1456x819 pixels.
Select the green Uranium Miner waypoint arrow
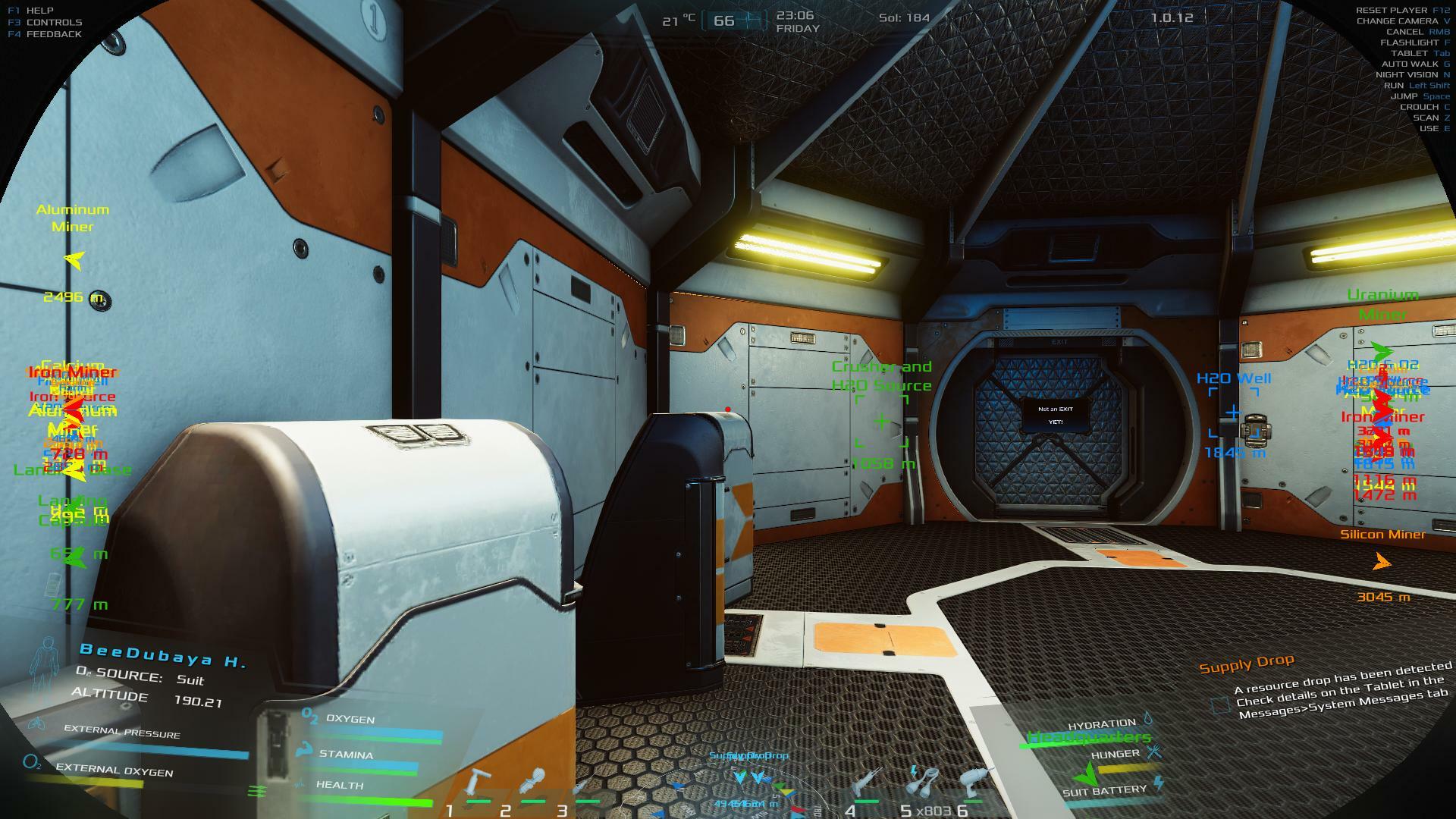click(1382, 352)
